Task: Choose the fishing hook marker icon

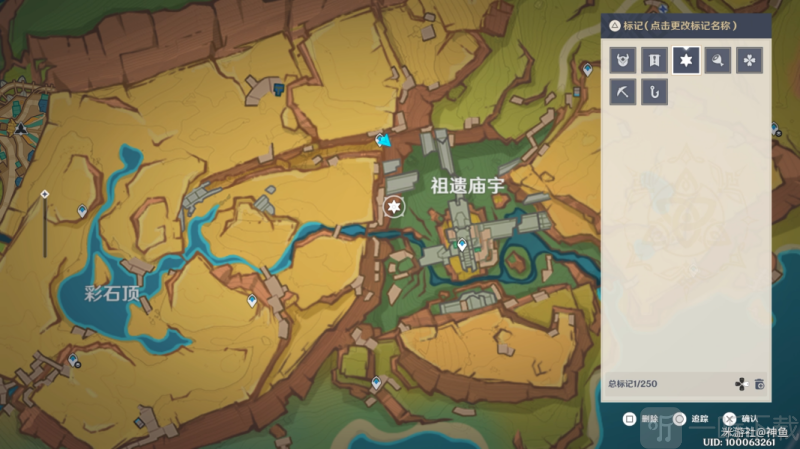Action: tap(655, 92)
